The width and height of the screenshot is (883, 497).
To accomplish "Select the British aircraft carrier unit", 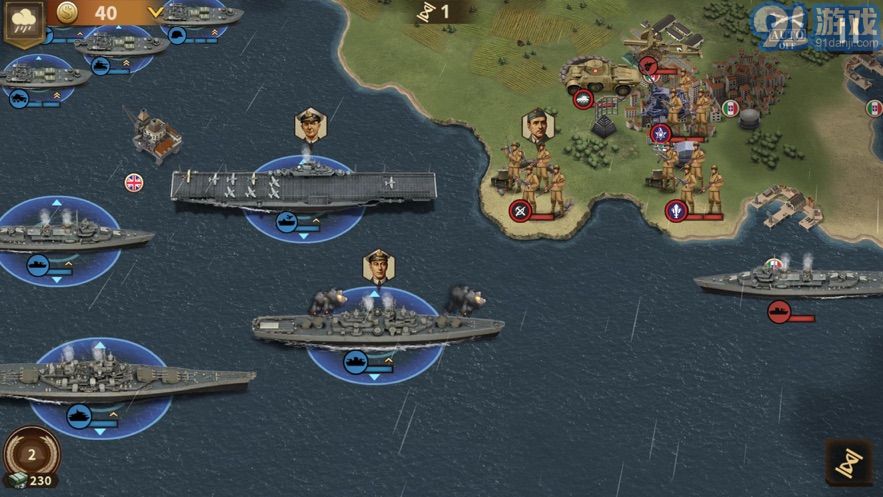I will tap(302, 187).
